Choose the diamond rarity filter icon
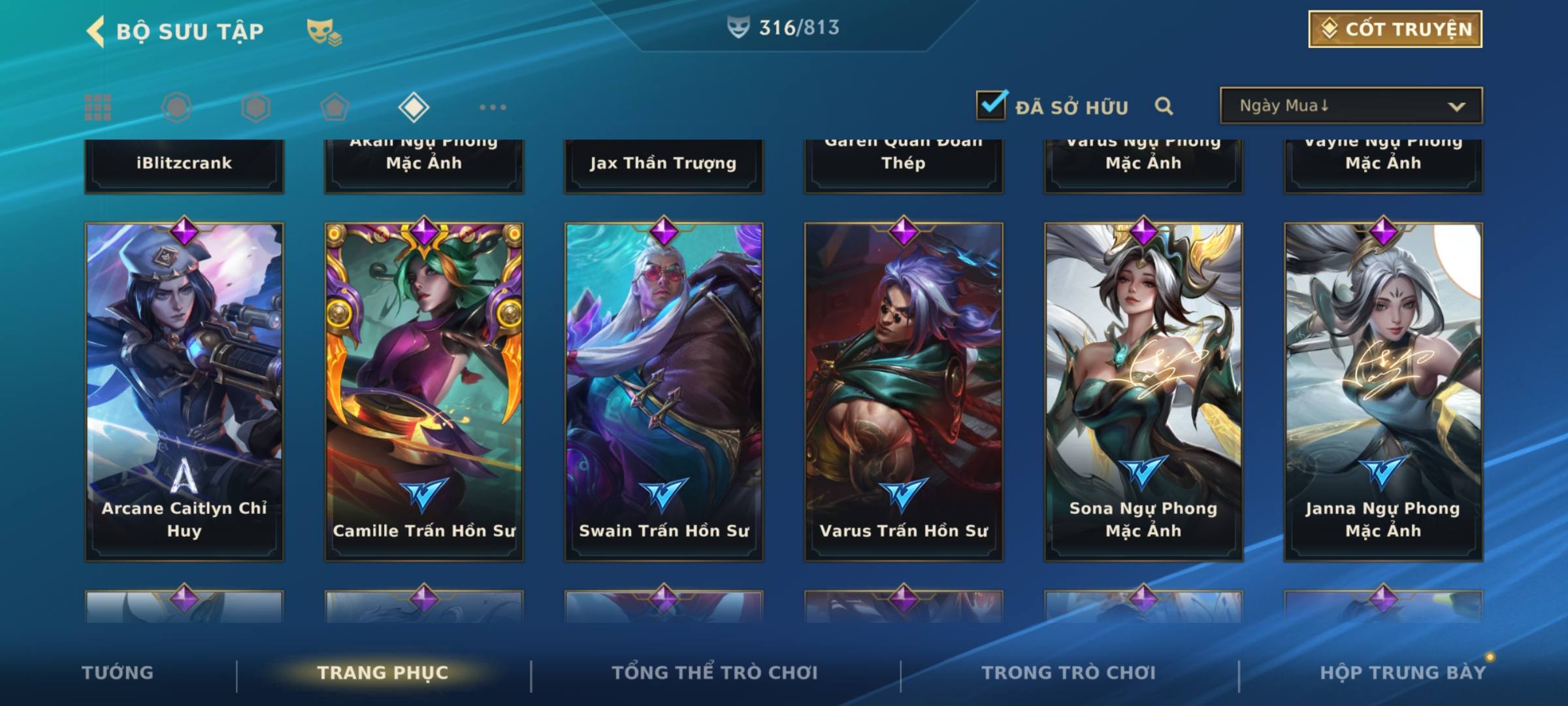The width and height of the screenshot is (1568, 706). pyautogui.click(x=414, y=107)
